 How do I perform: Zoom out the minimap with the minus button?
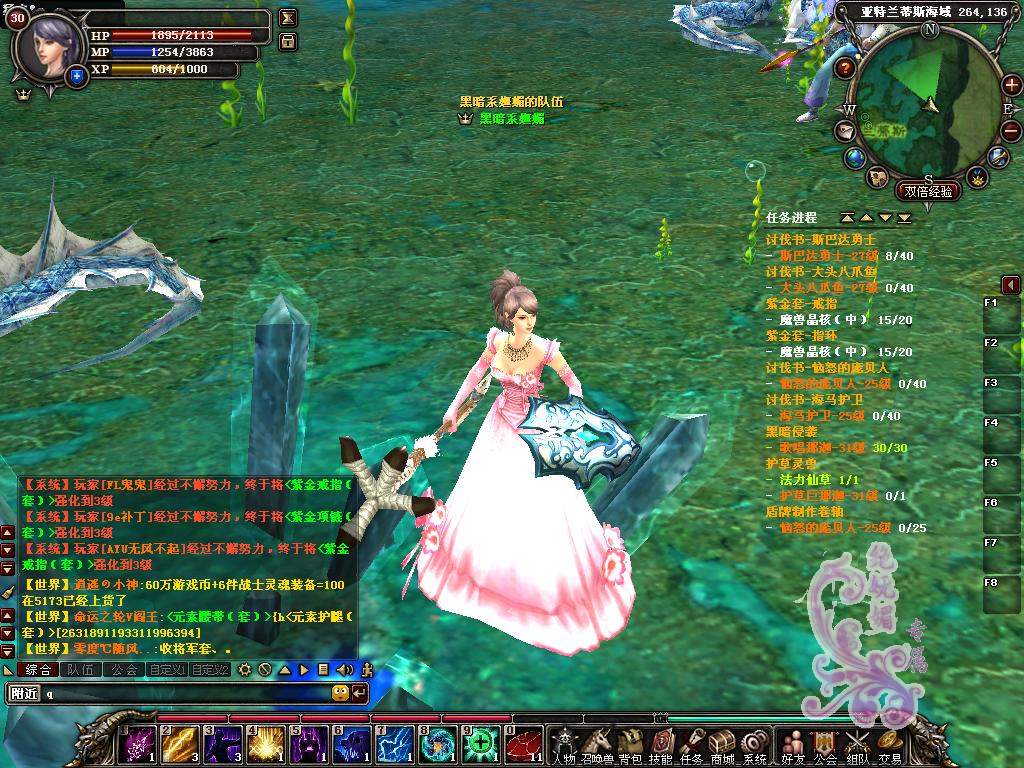click(1011, 131)
